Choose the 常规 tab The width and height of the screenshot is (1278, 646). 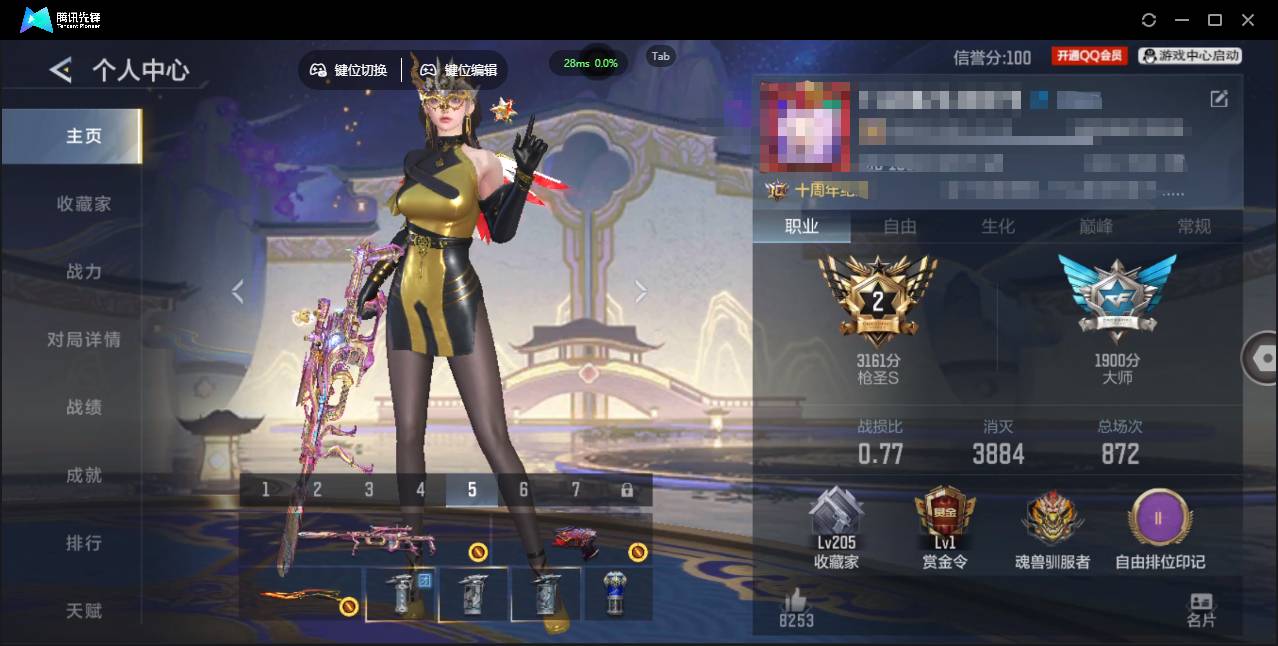pyautogui.click(x=1194, y=227)
